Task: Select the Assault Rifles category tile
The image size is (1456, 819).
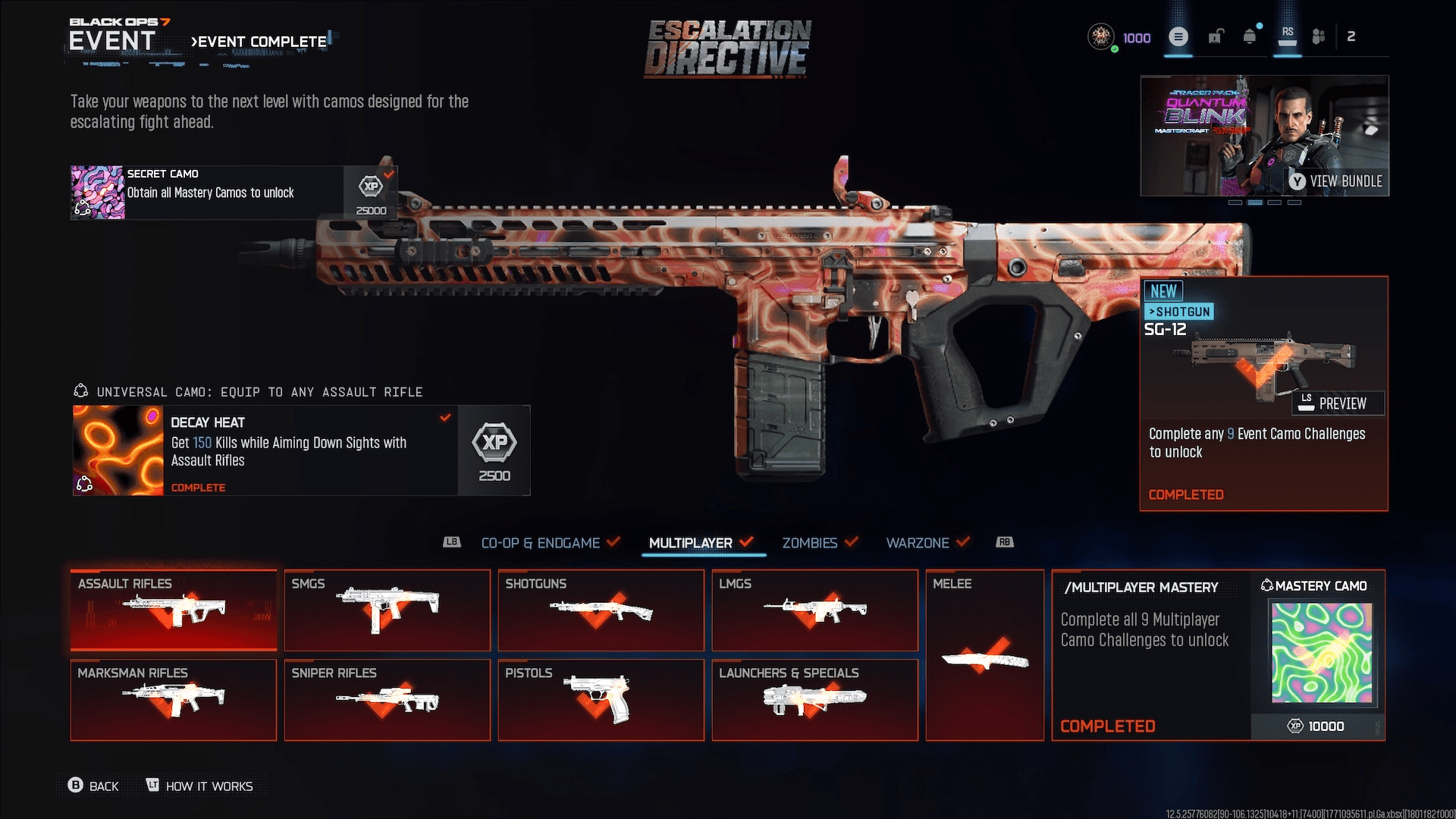Action: coord(174,610)
